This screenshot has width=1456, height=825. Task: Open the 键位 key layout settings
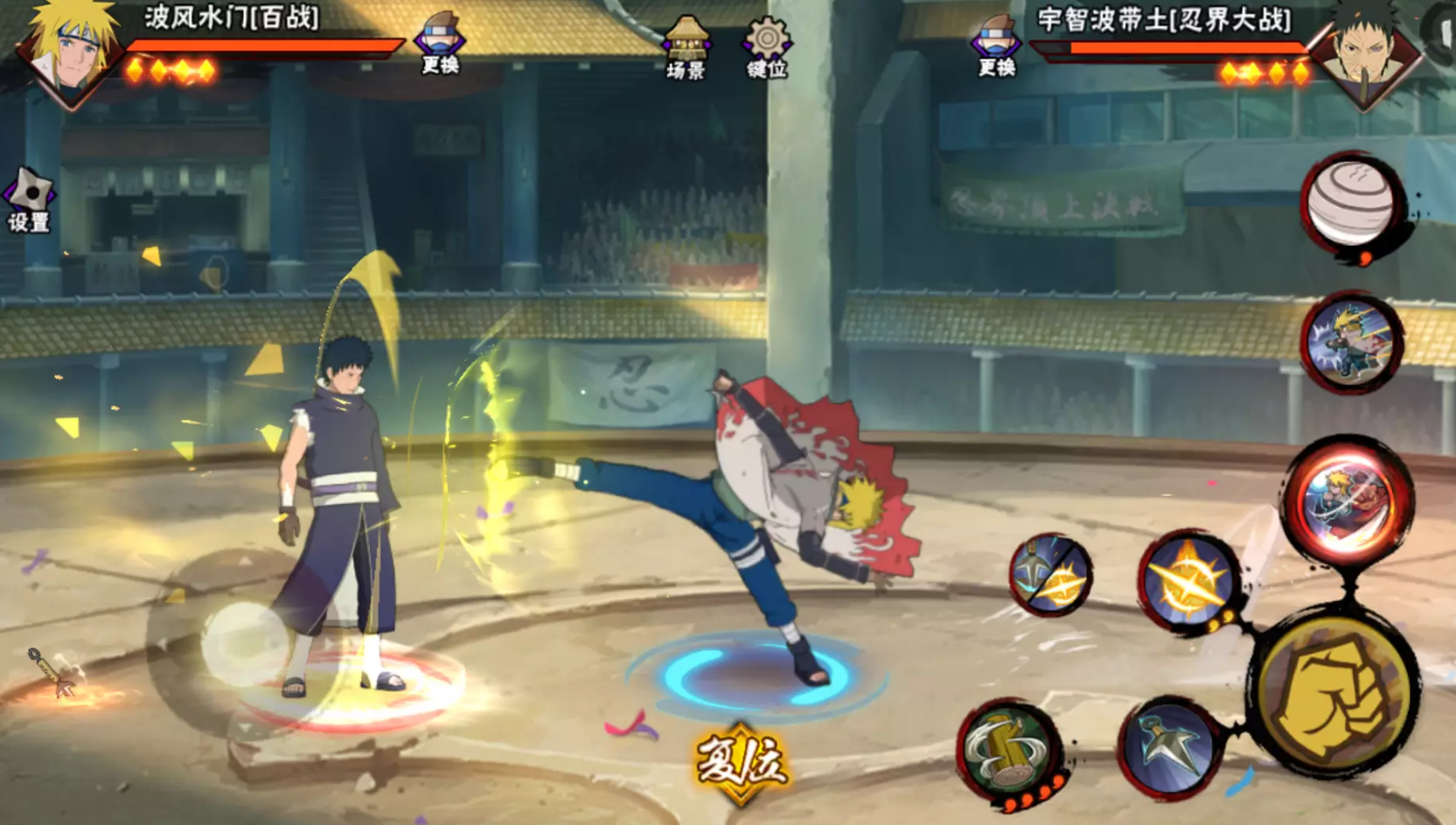[x=767, y=48]
